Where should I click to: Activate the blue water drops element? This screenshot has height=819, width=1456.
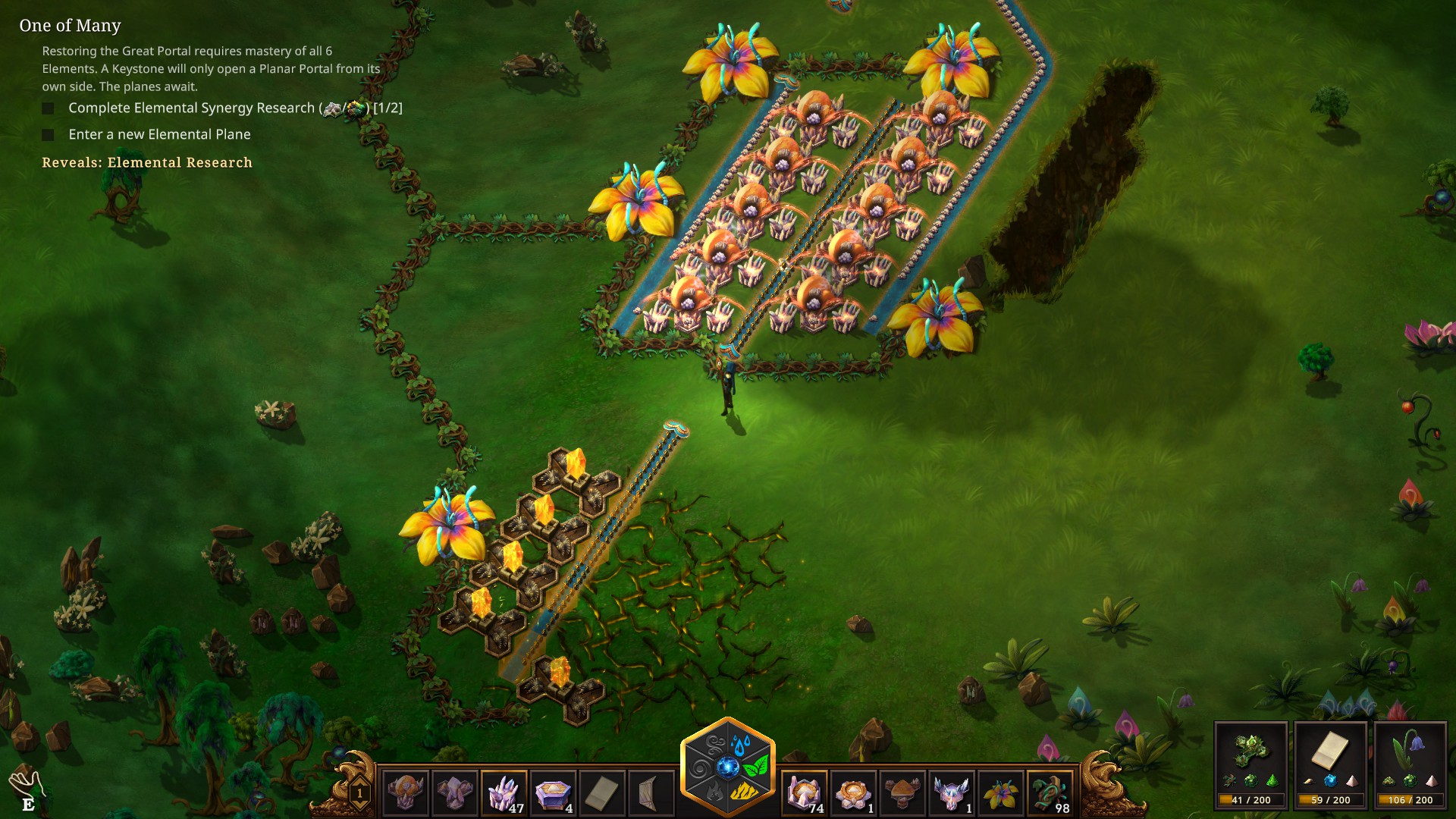(x=741, y=742)
